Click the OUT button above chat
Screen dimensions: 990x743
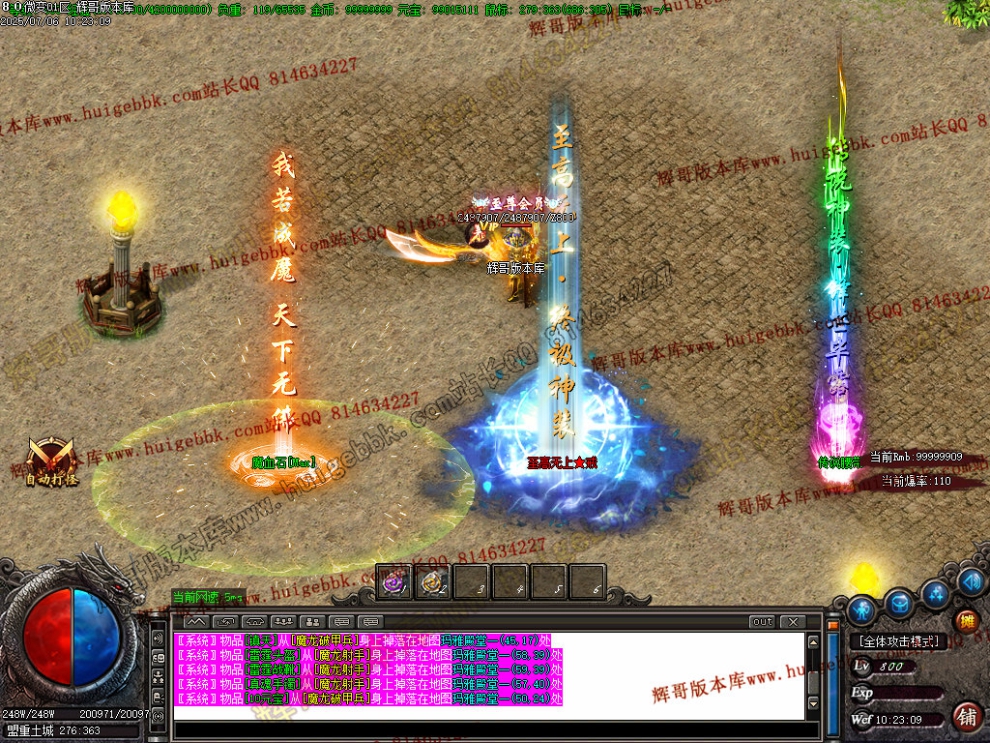tap(763, 622)
